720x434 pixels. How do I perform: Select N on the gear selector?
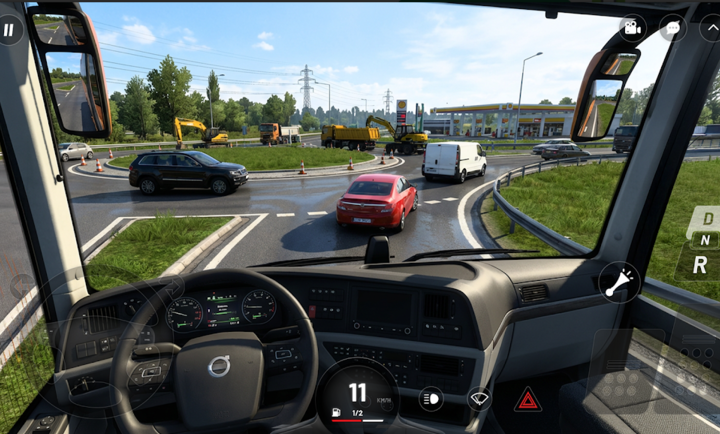click(705, 240)
